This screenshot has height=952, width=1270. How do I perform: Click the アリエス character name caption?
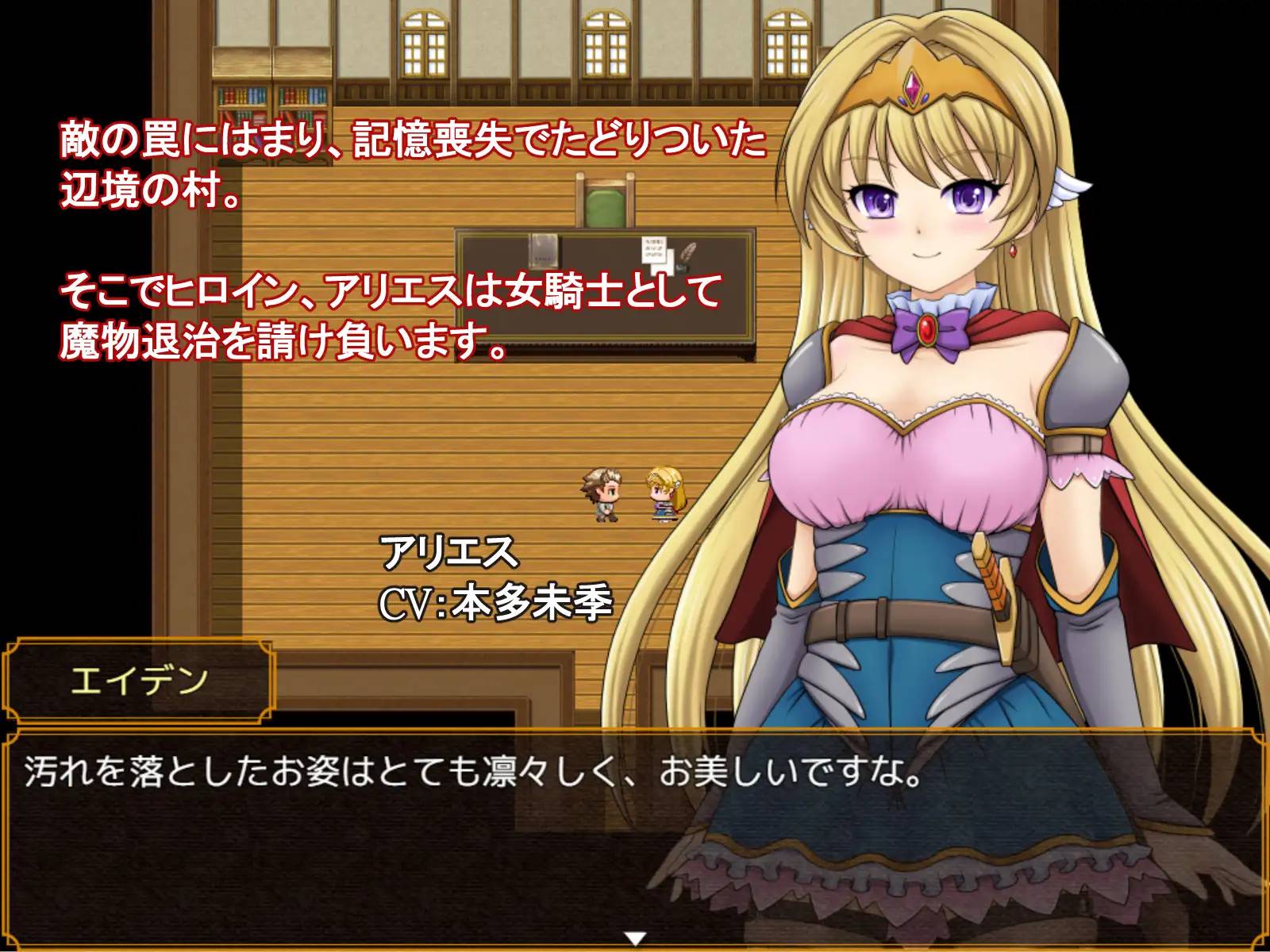(446, 555)
